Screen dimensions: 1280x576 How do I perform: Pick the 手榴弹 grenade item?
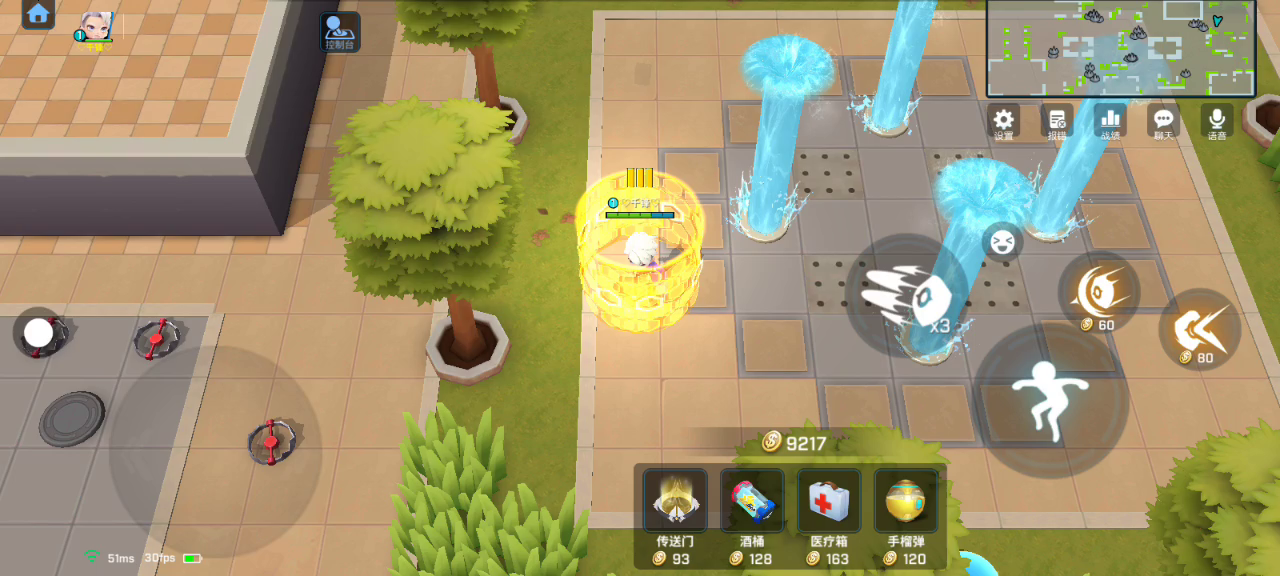click(x=905, y=500)
